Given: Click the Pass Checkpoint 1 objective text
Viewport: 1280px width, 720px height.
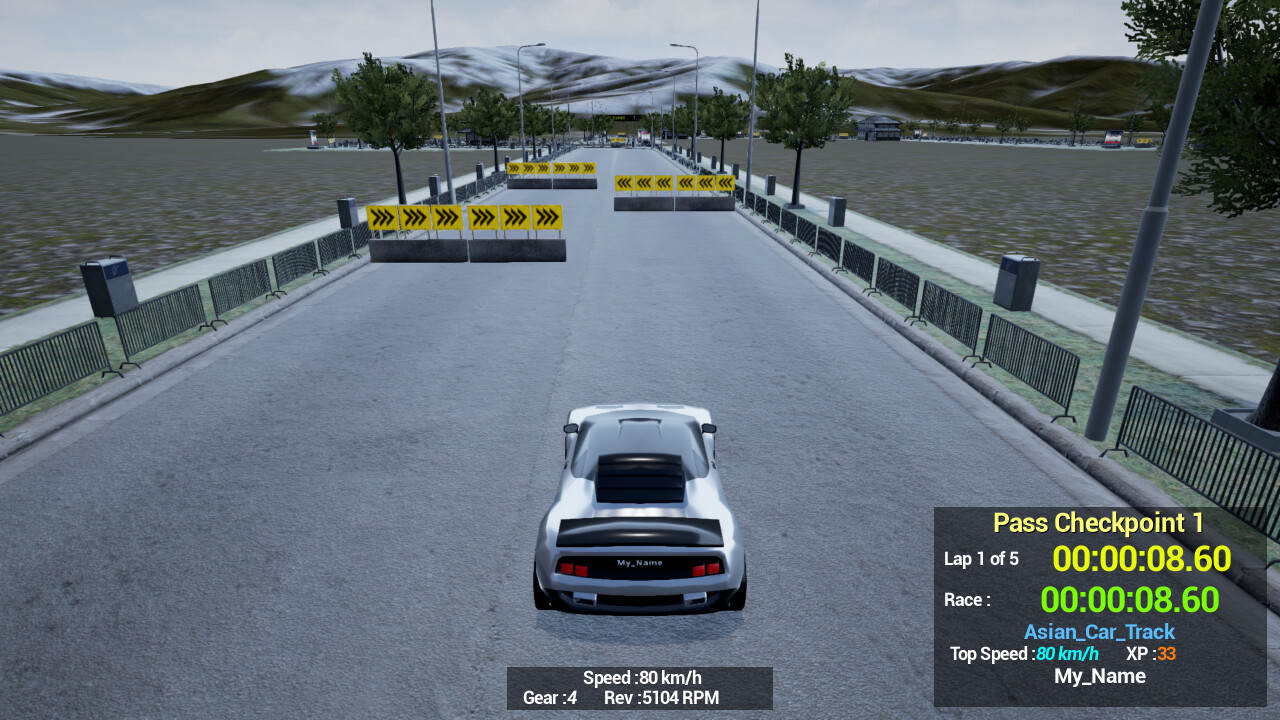Looking at the screenshot, I should [1097, 523].
